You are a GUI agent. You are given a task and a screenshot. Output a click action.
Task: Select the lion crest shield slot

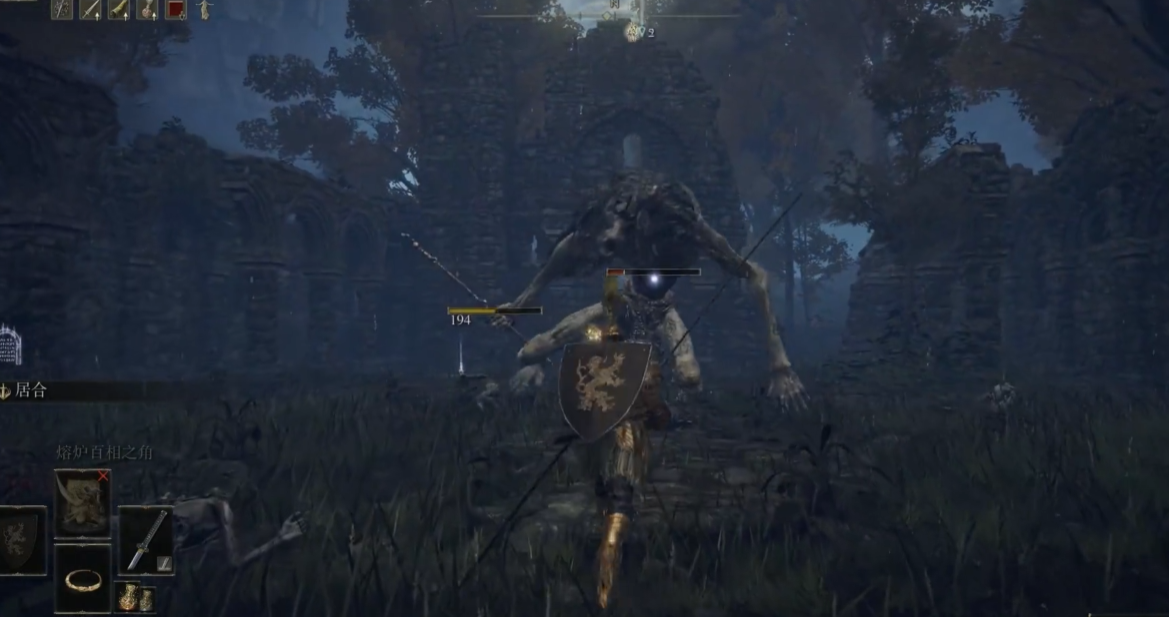click(21, 540)
